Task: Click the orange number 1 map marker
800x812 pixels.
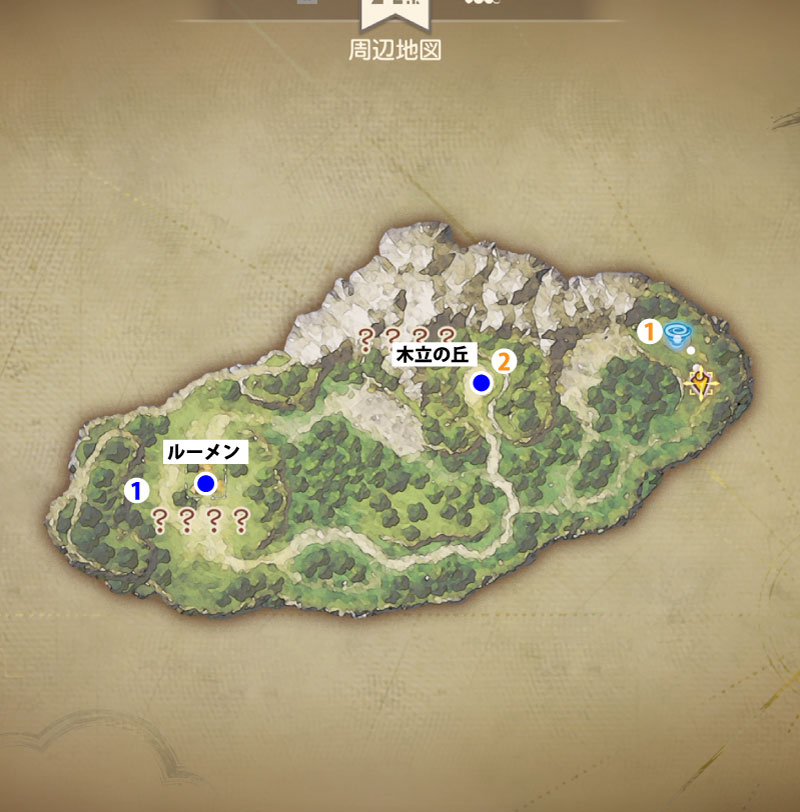Action: (651, 331)
